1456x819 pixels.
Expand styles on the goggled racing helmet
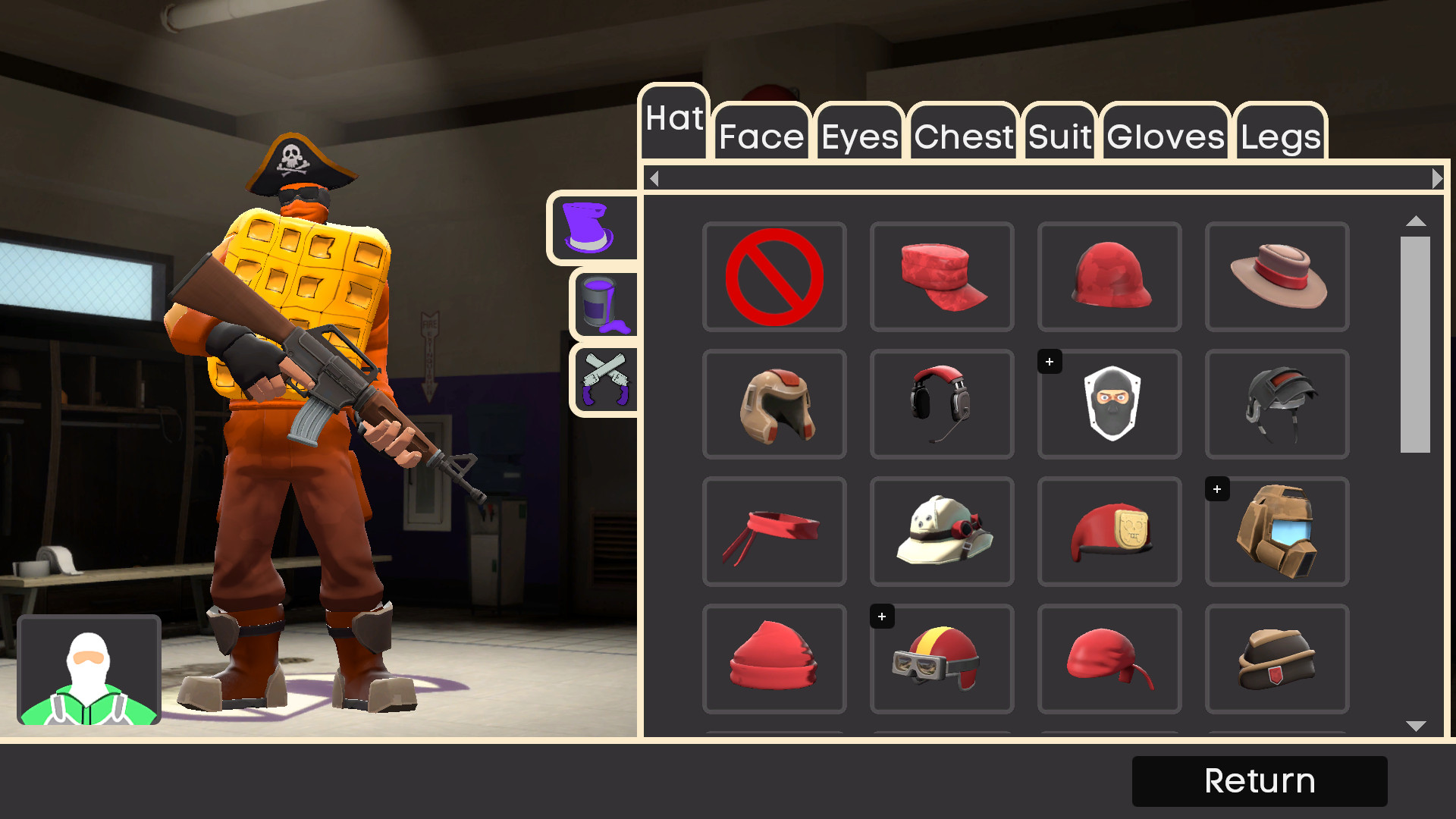881,617
